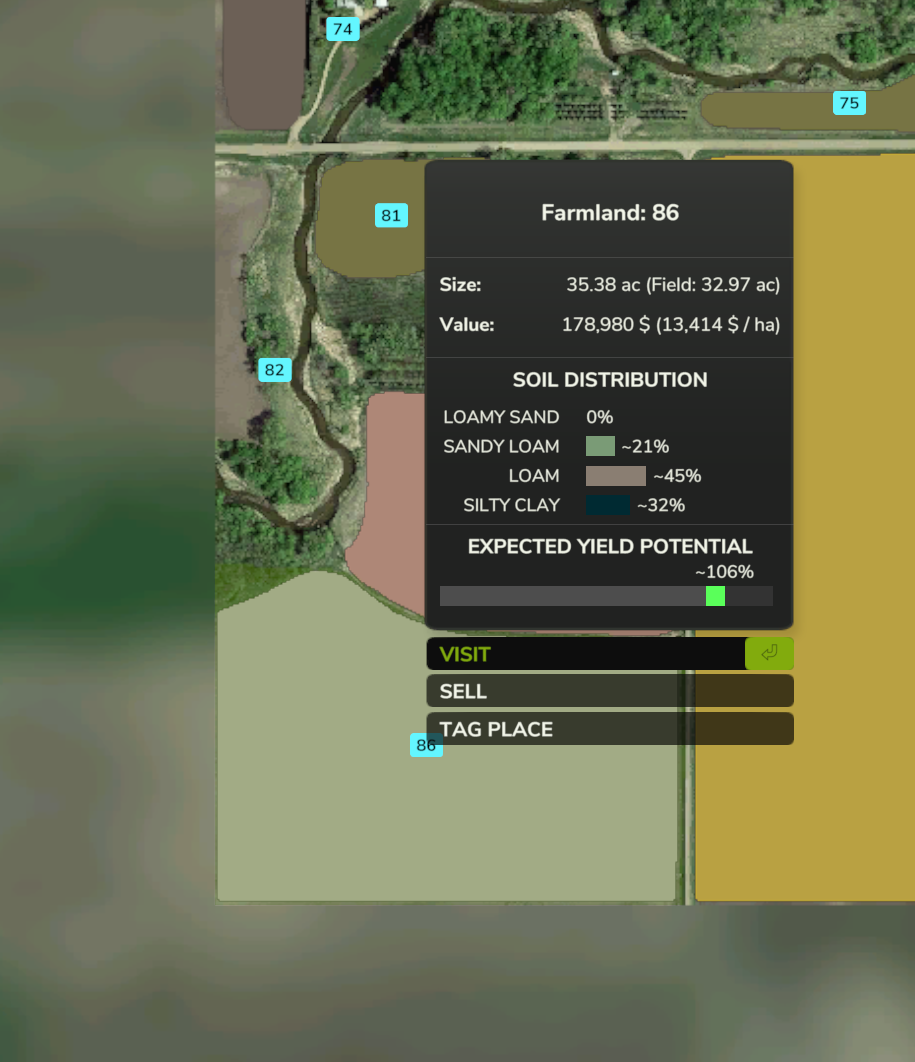Select the SELL menu entry

point(609,691)
